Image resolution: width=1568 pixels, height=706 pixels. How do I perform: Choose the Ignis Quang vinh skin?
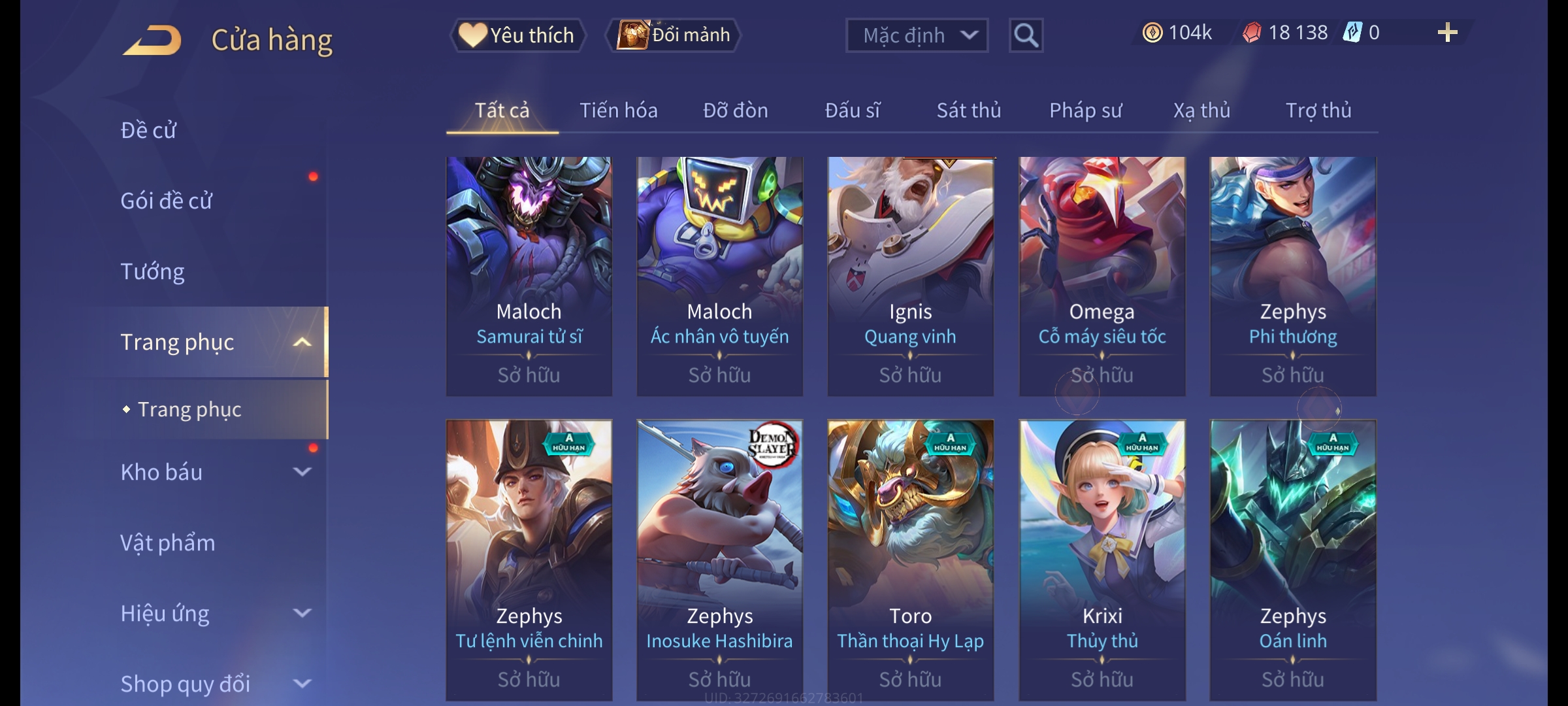(910, 276)
